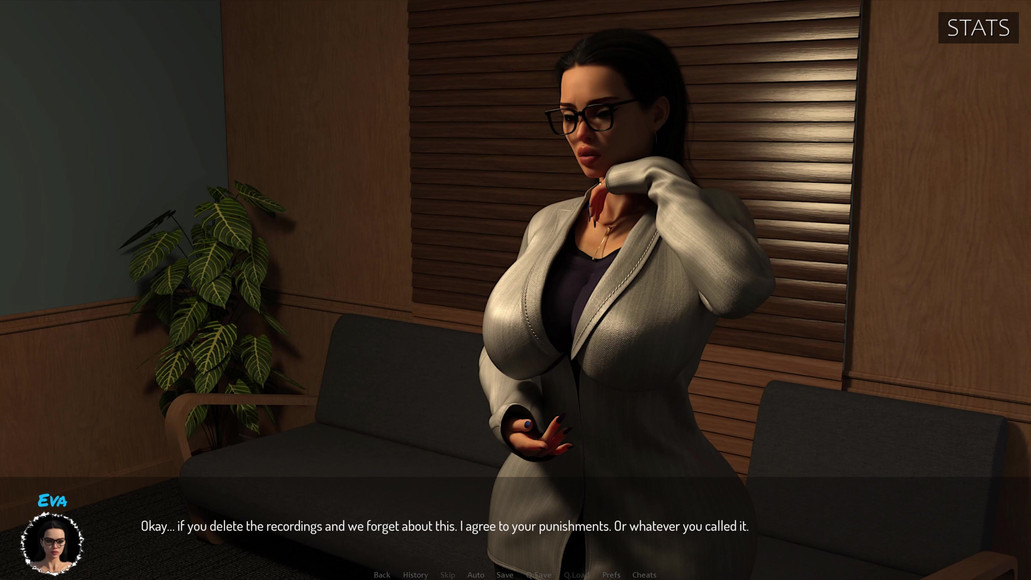The width and height of the screenshot is (1031, 580).
Task: Open the Cheats menu
Action: click(x=644, y=575)
